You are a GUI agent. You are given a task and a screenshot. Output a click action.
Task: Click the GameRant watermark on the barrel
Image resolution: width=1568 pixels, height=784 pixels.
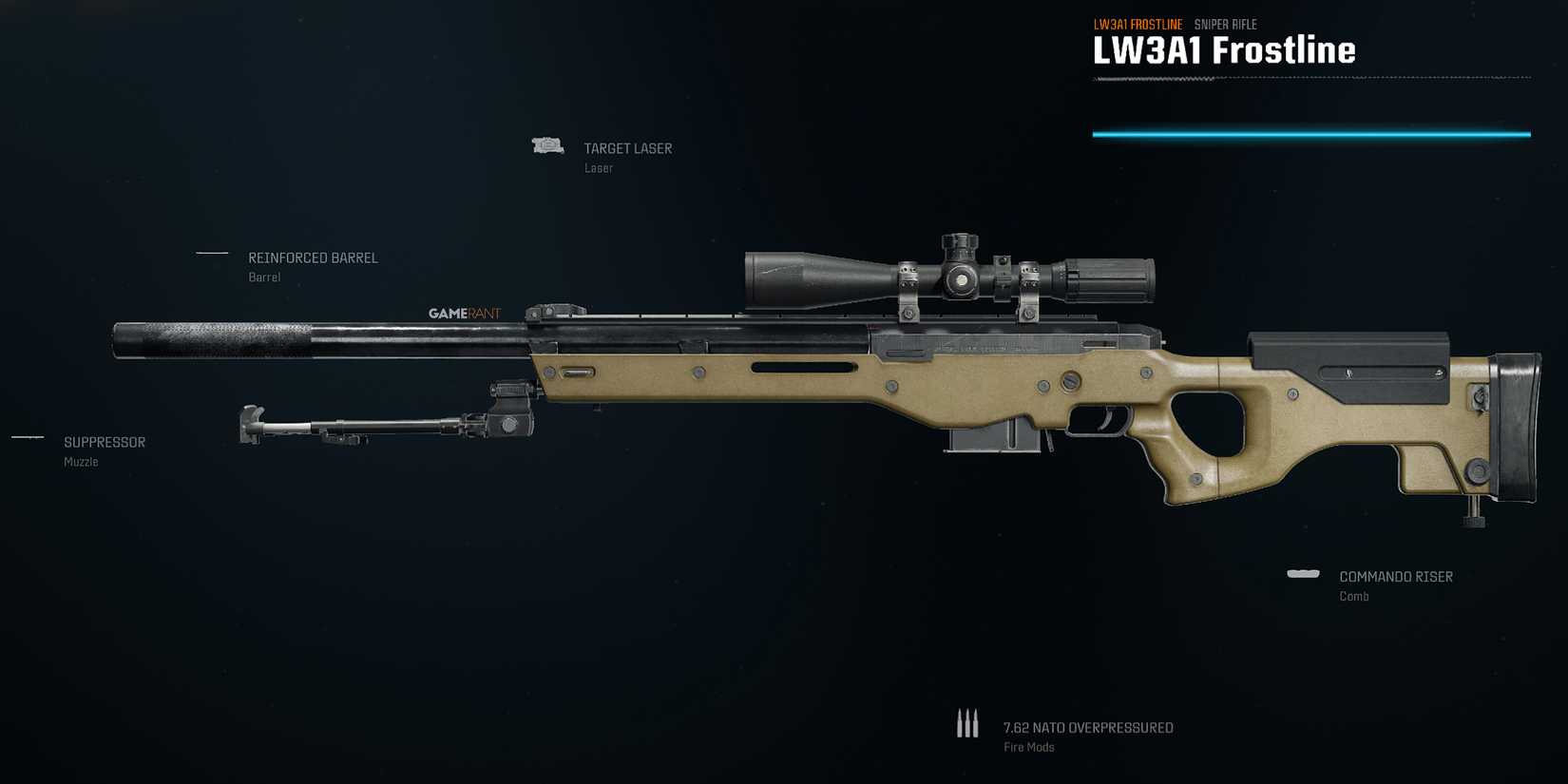pos(465,312)
